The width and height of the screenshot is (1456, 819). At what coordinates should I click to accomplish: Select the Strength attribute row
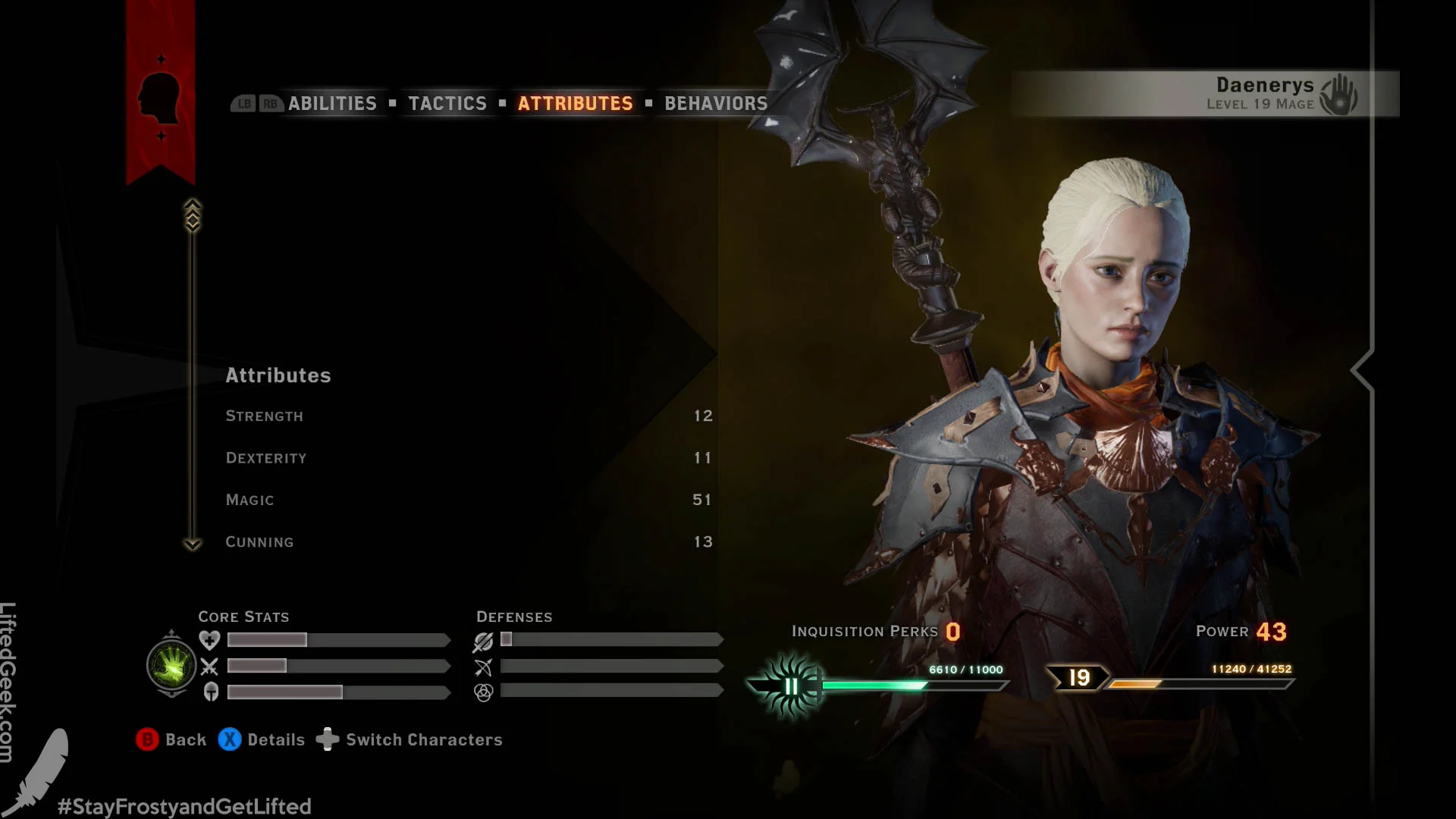pyautogui.click(x=468, y=416)
